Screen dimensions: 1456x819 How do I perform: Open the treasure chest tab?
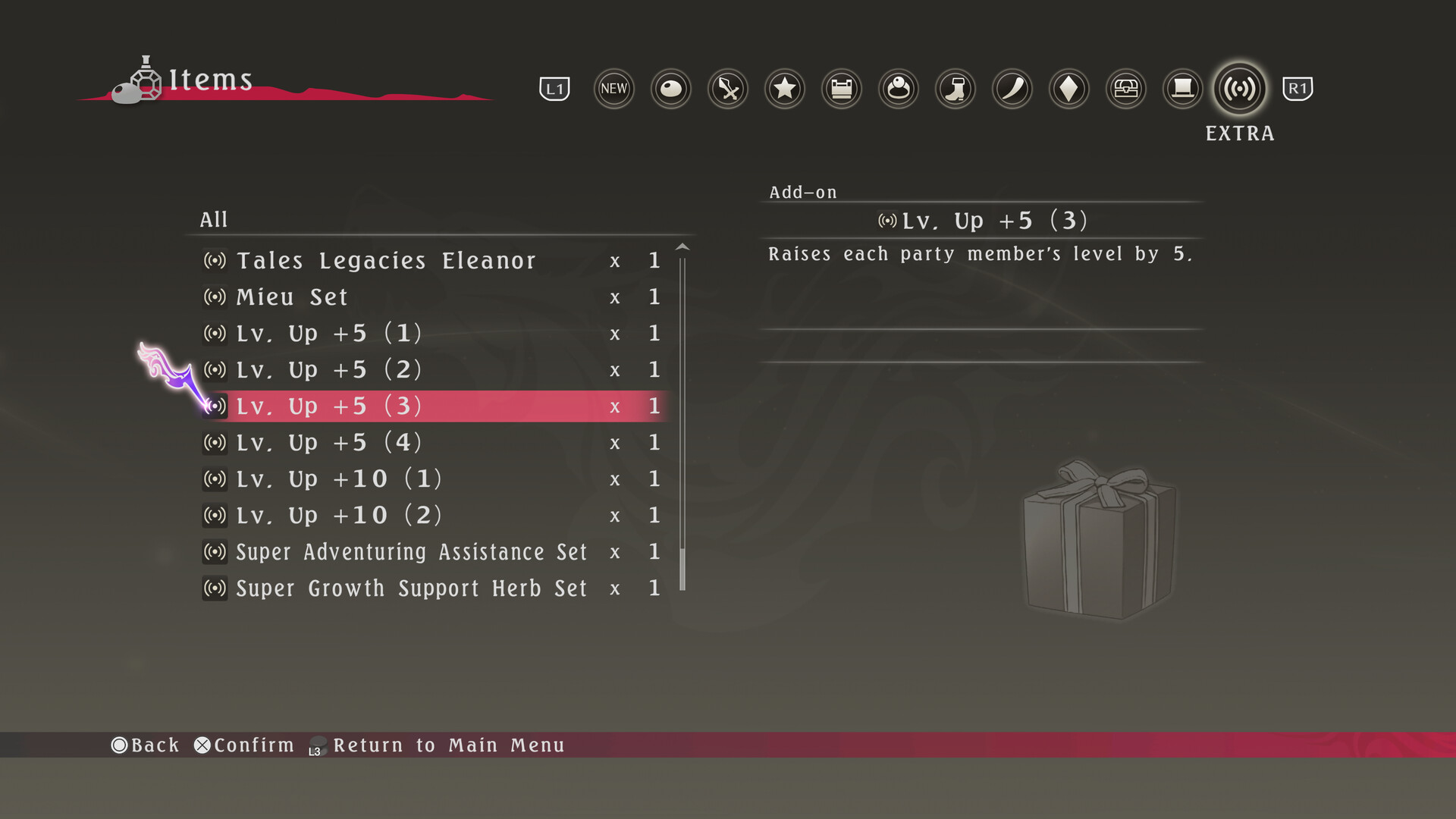(1126, 89)
